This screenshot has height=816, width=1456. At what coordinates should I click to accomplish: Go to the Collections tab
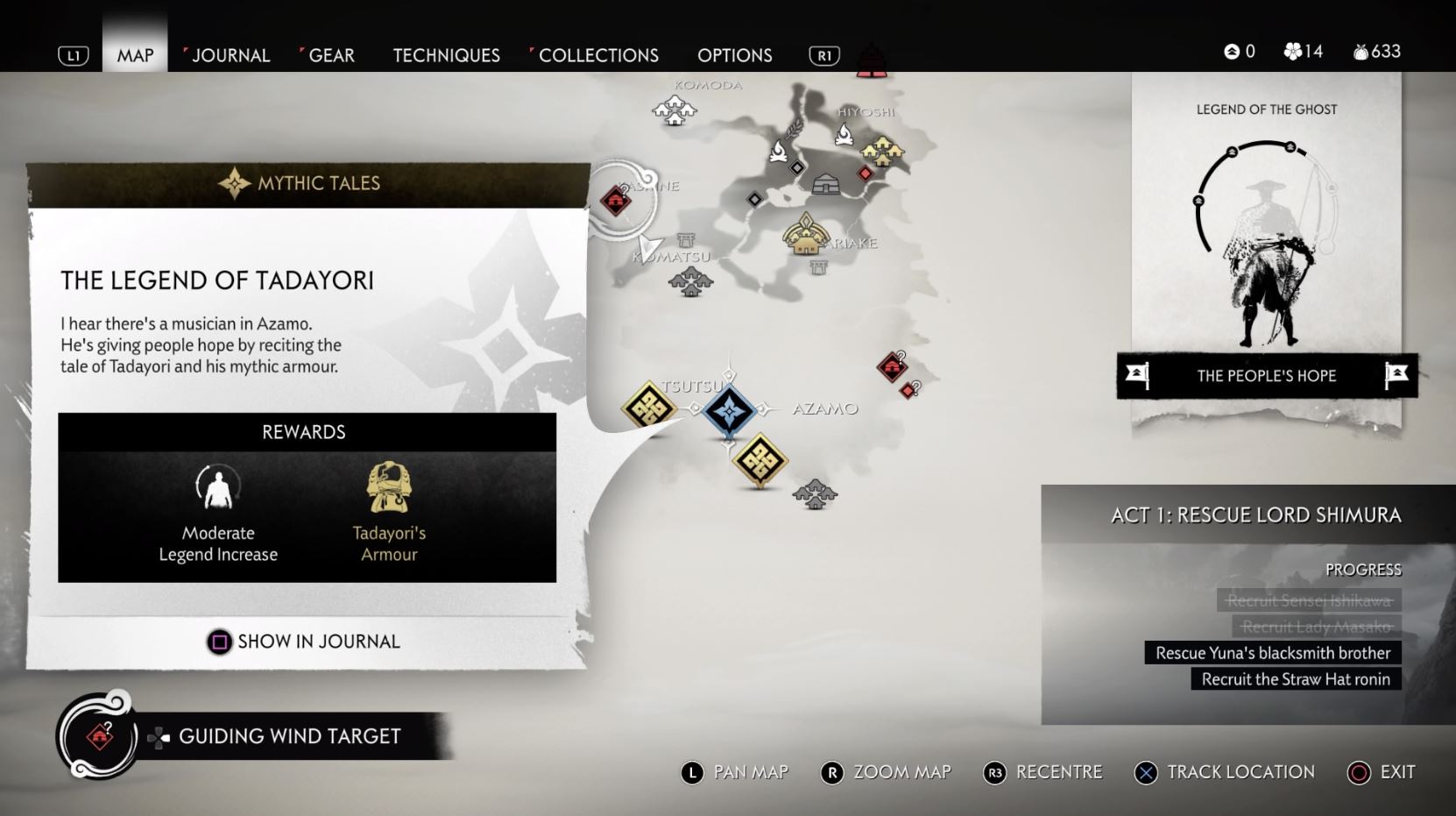(598, 55)
